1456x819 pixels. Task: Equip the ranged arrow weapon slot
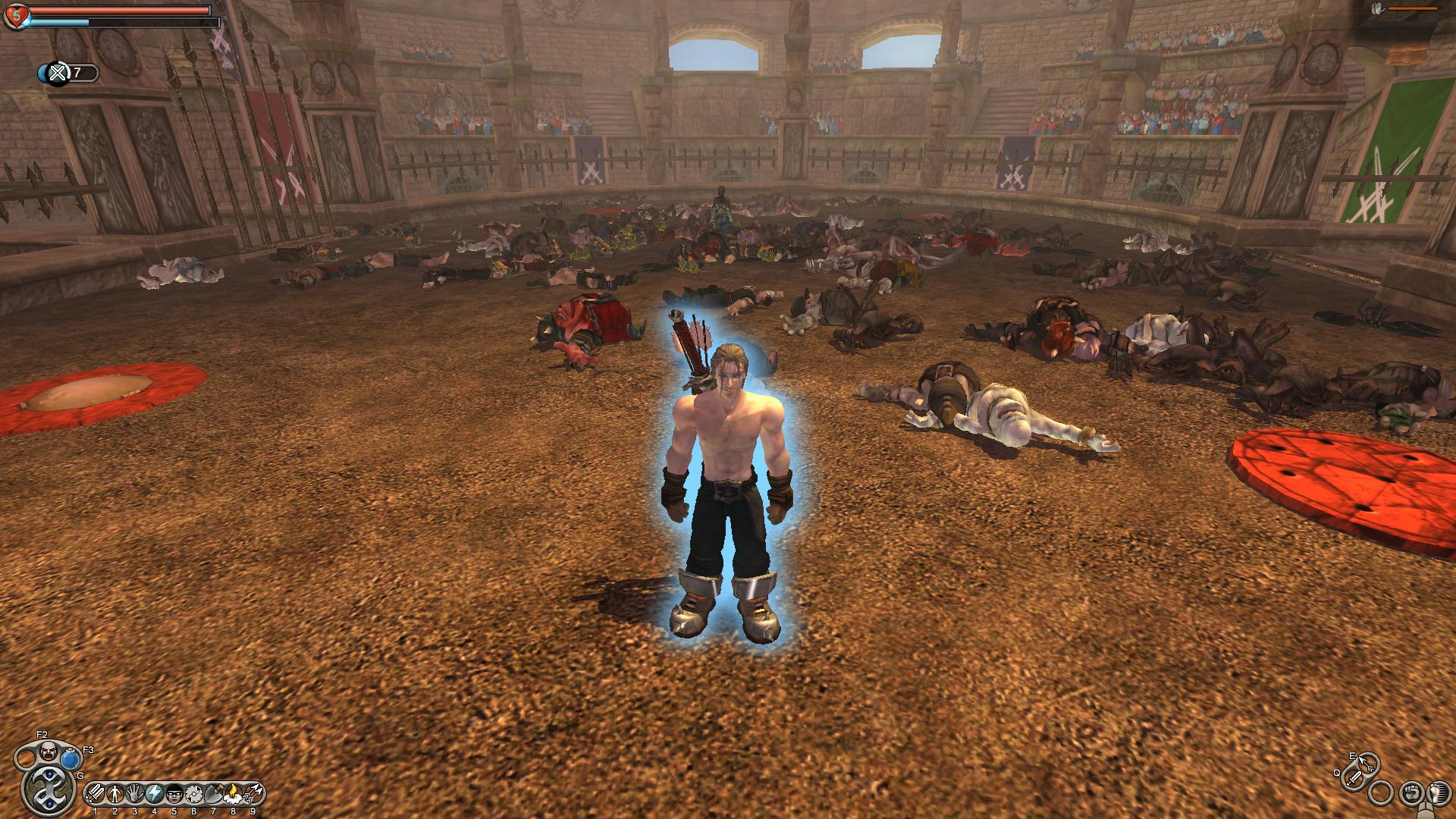point(1367,764)
